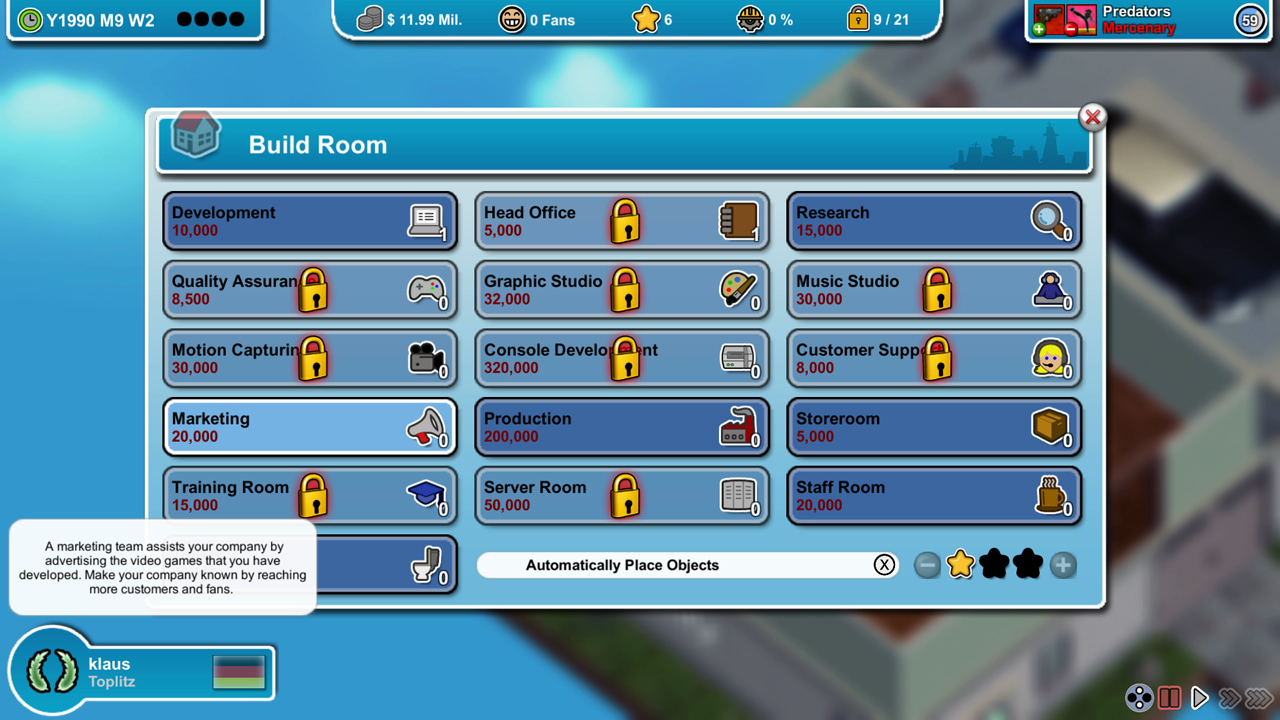Click the Music Studio keyboardist icon

point(1051,290)
